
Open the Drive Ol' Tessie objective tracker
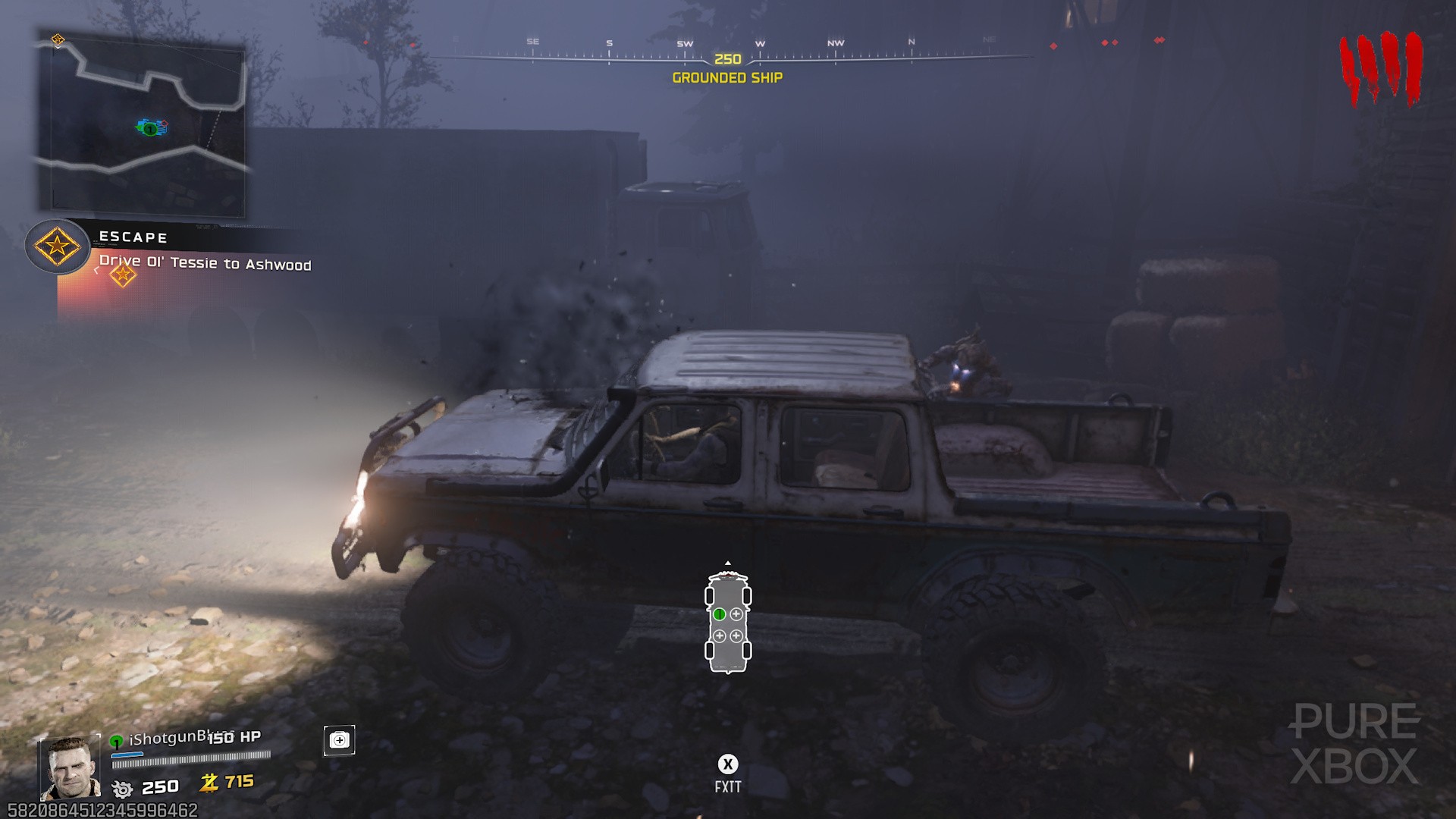(x=205, y=263)
